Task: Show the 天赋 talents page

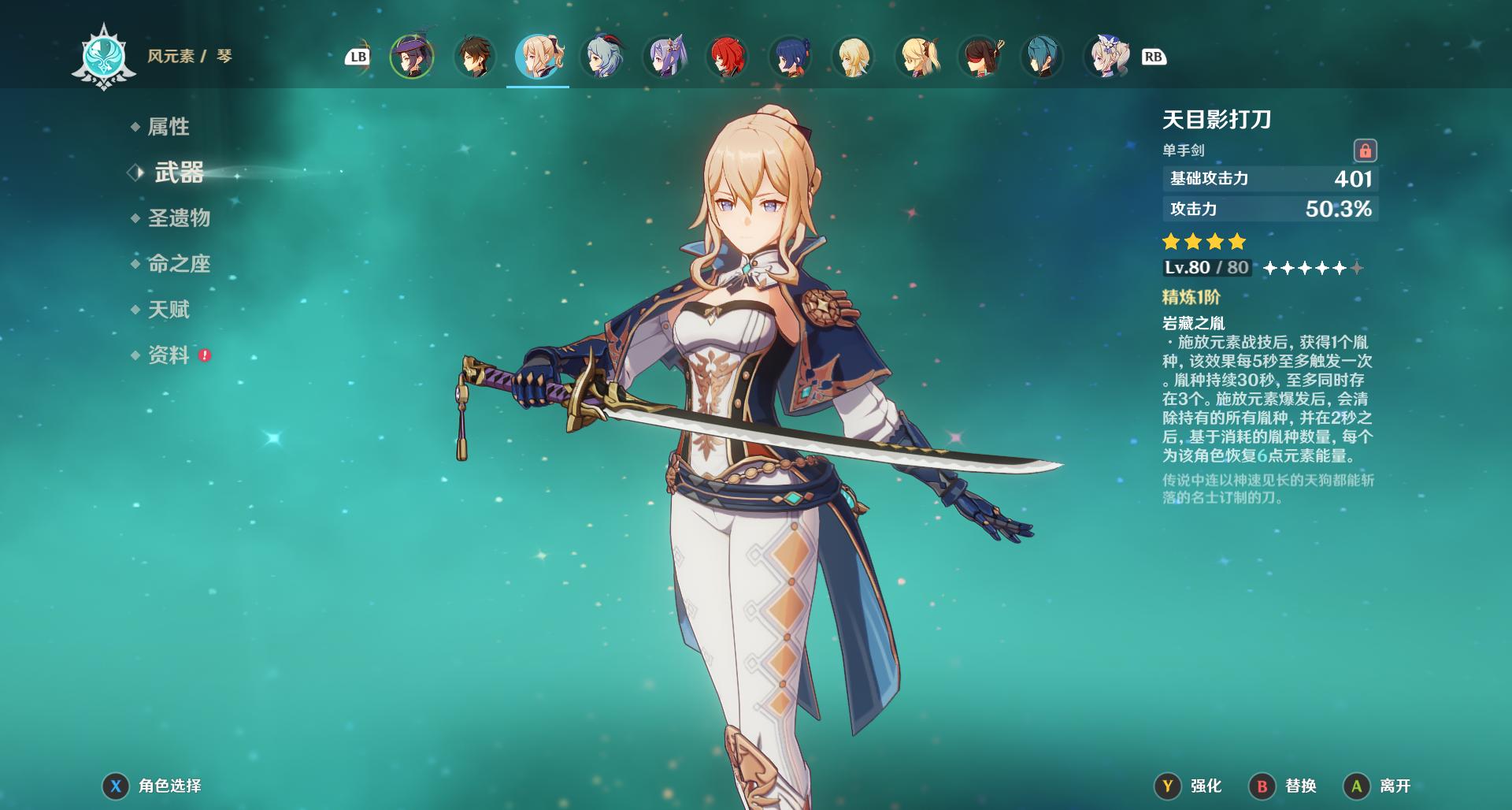Action: [169, 310]
